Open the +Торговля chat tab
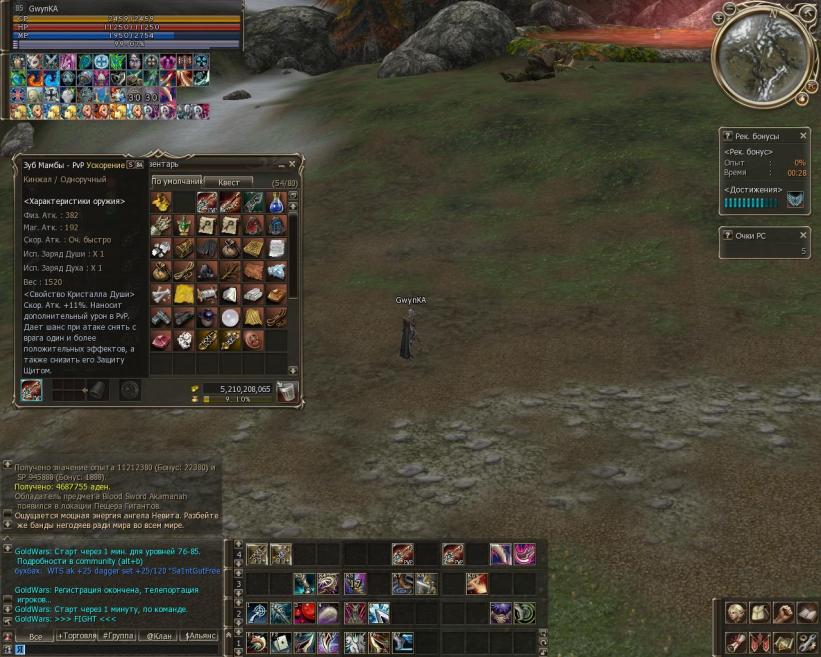This screenshot has height=657, width=821. [x=79, y=636]
